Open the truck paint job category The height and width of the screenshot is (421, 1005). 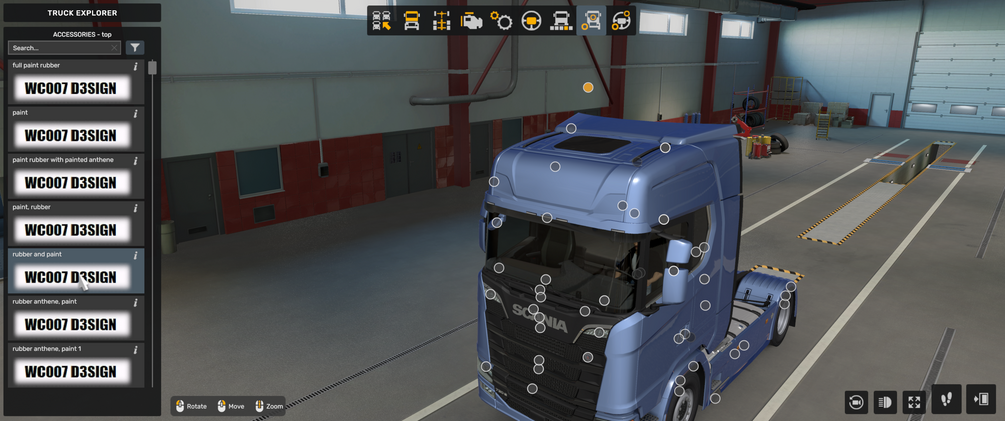tap(561, 21)
